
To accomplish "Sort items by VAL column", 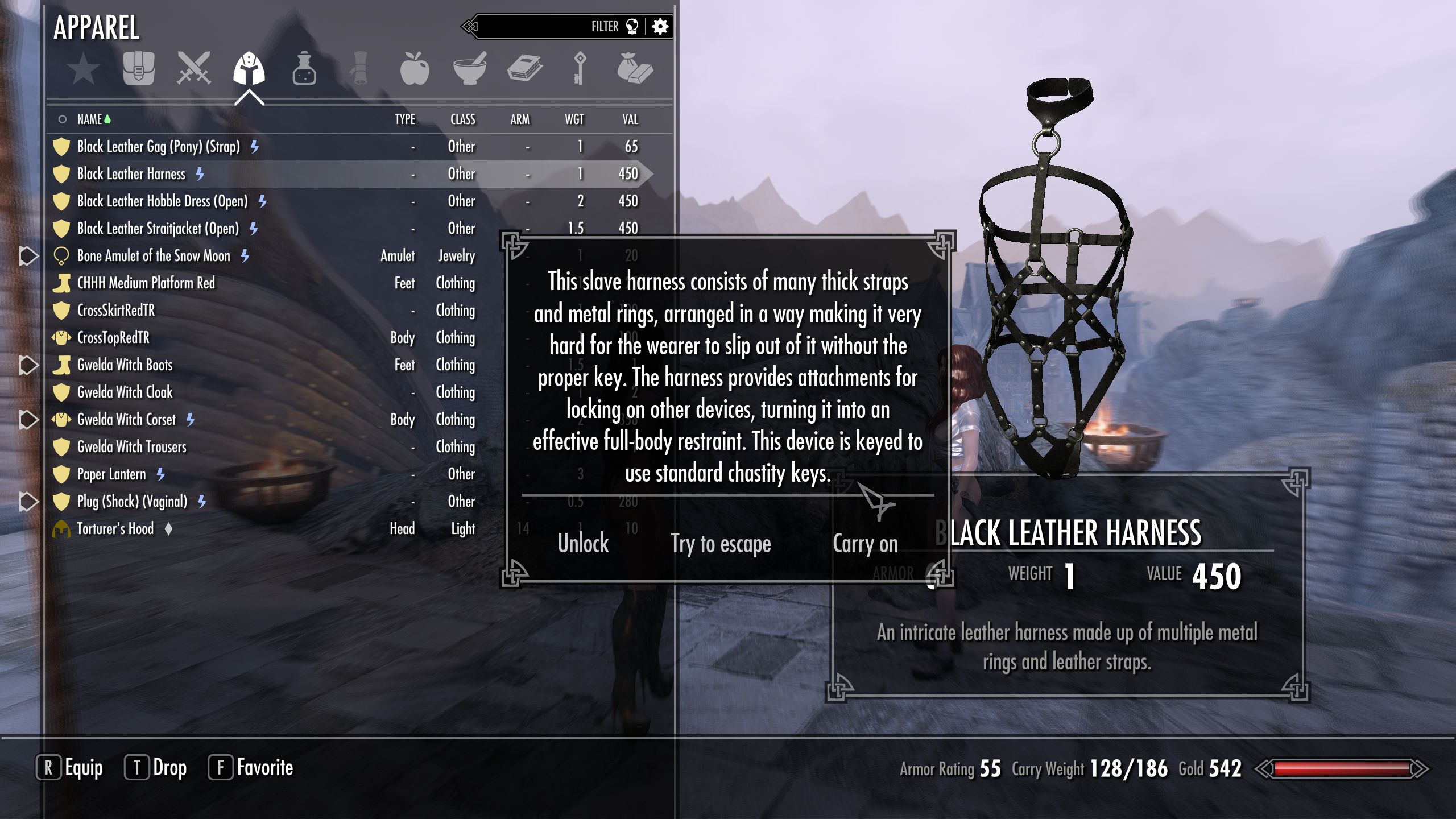I will pyautogui.click(x=630, y=119).
